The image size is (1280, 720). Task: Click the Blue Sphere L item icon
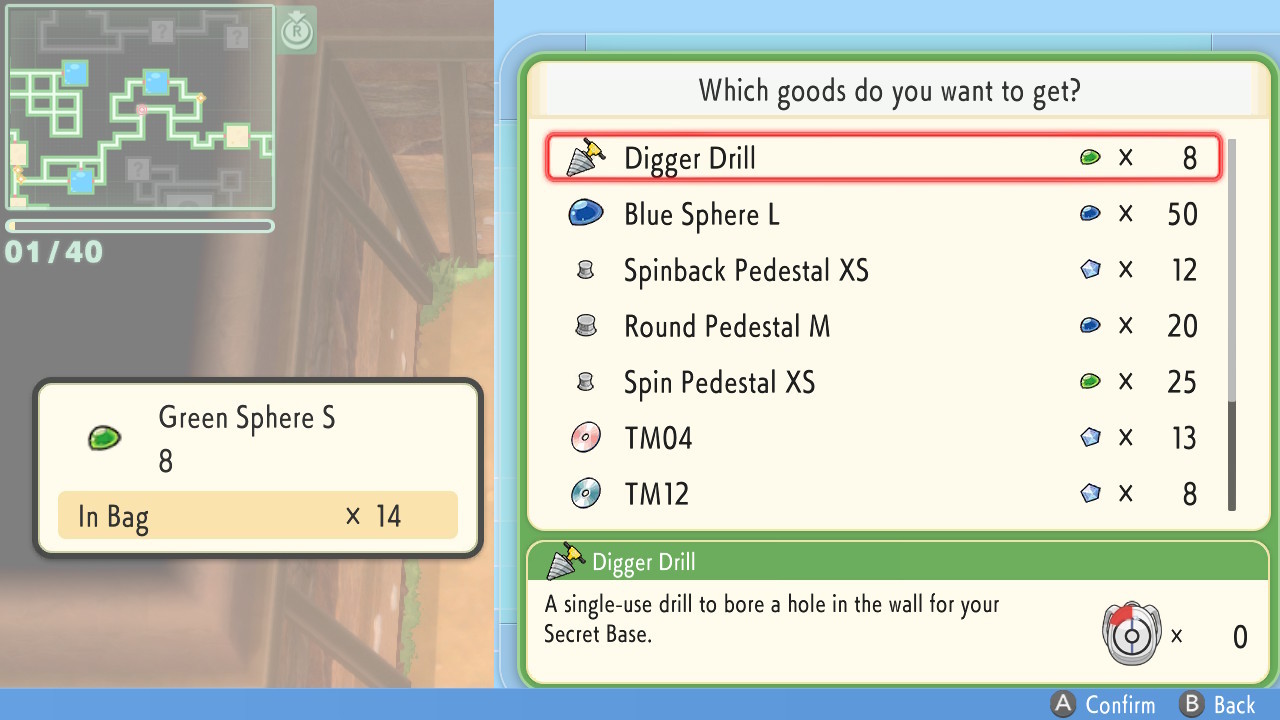(586, 212)
